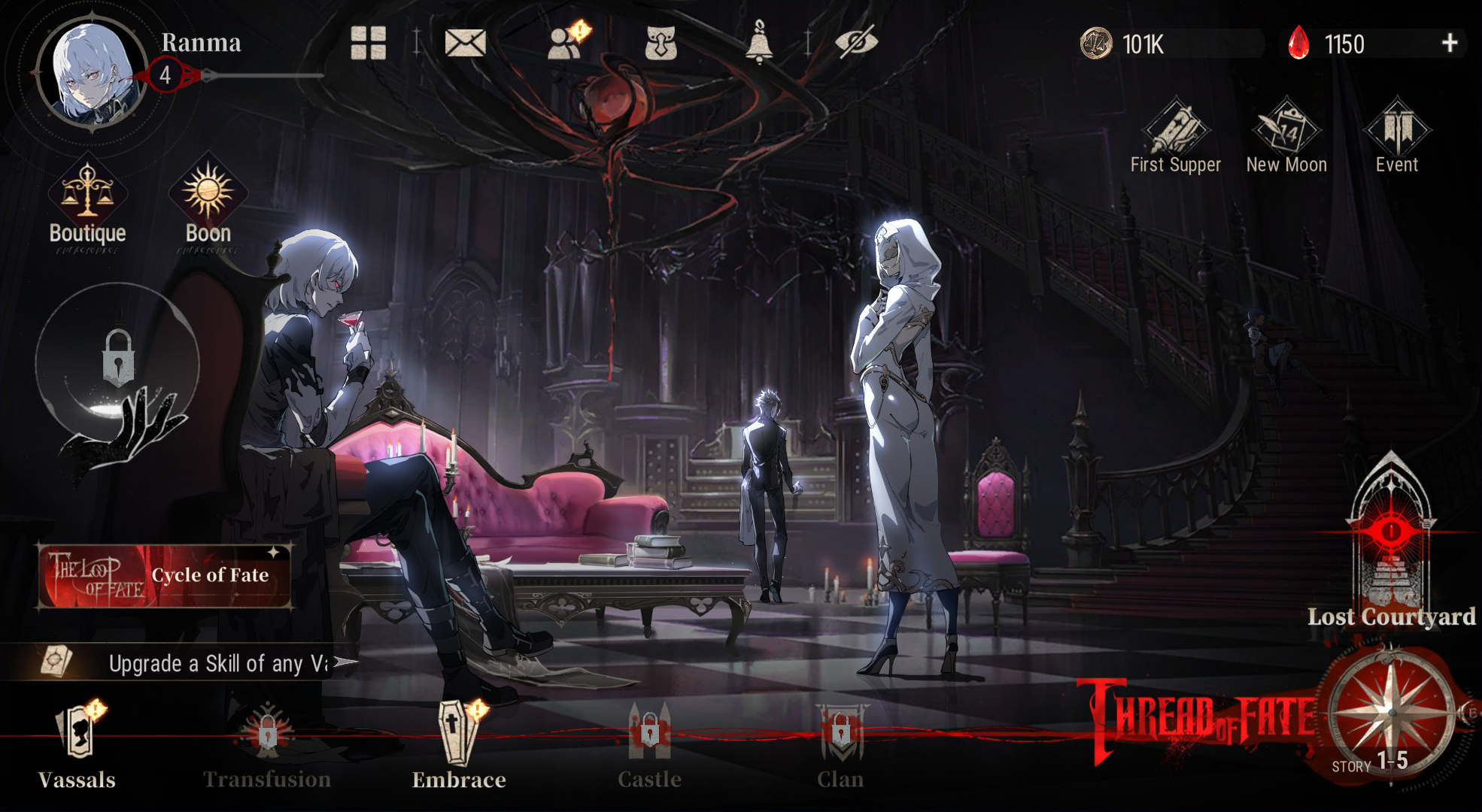Start Thread of Fate story 1-5
Image resolution: width=1482 pixels, height=812 pixels.
(1390, 714)
